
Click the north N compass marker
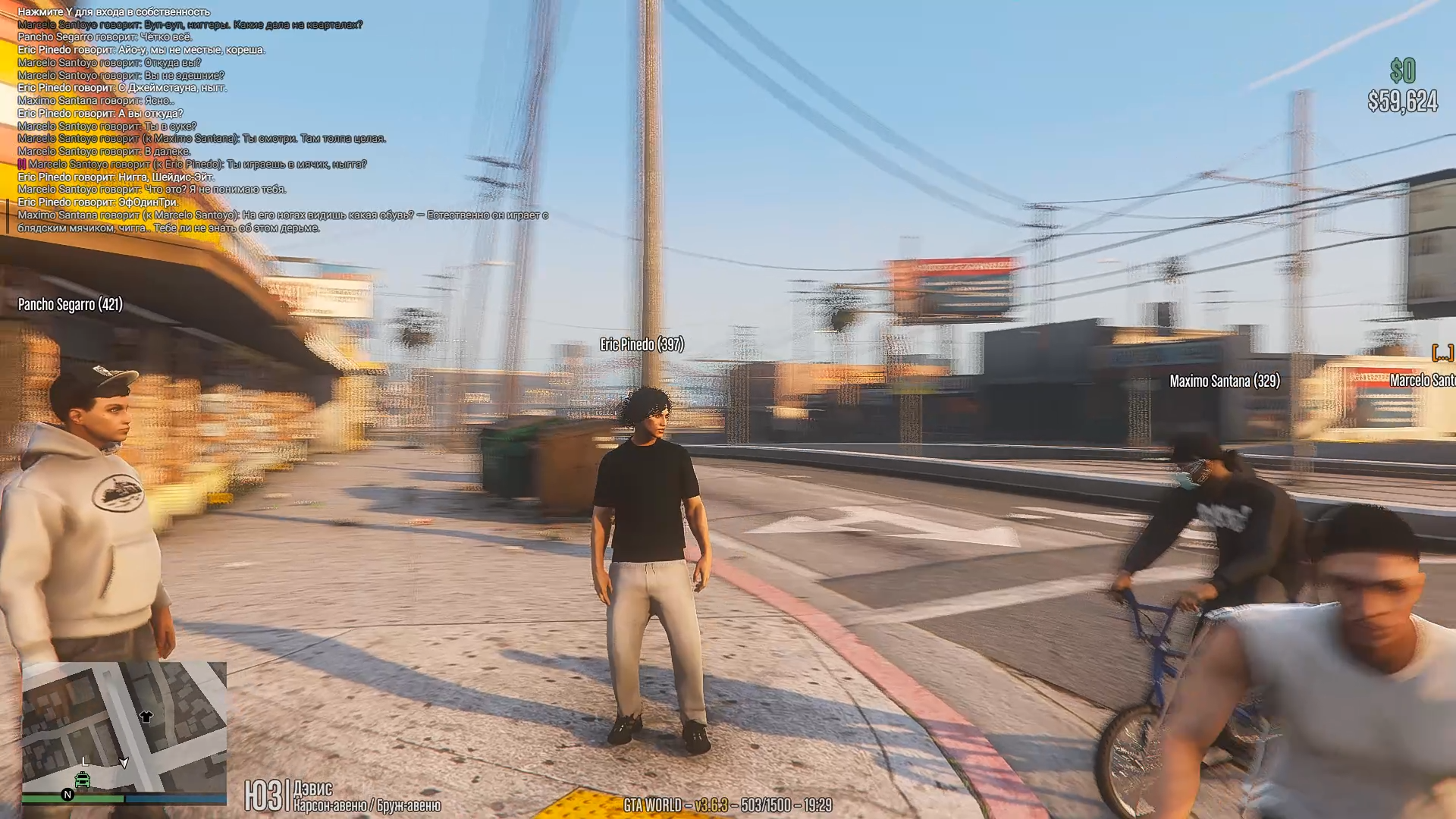tap(67, 795)
